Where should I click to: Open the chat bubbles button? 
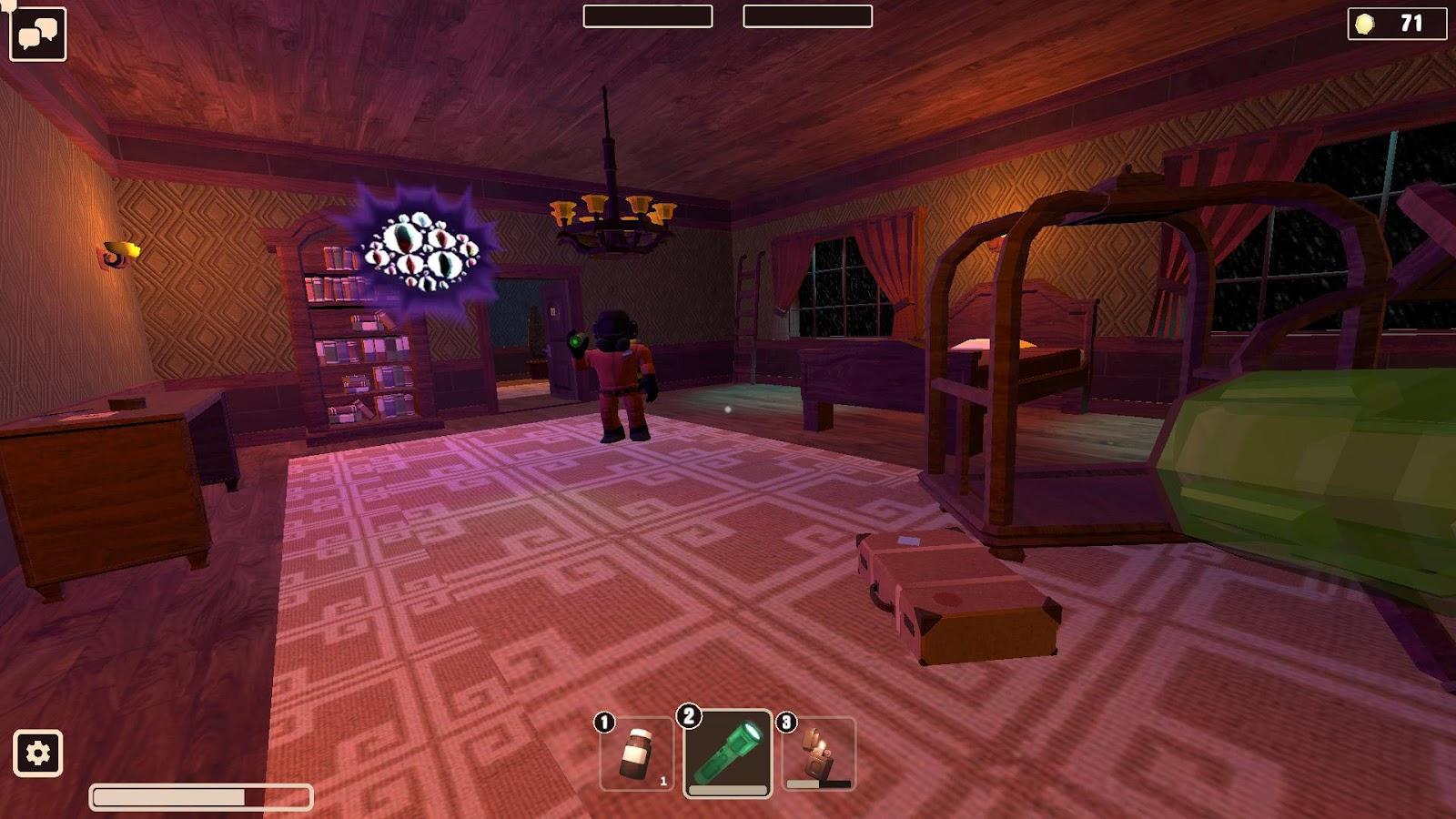(x=37, y=35)
